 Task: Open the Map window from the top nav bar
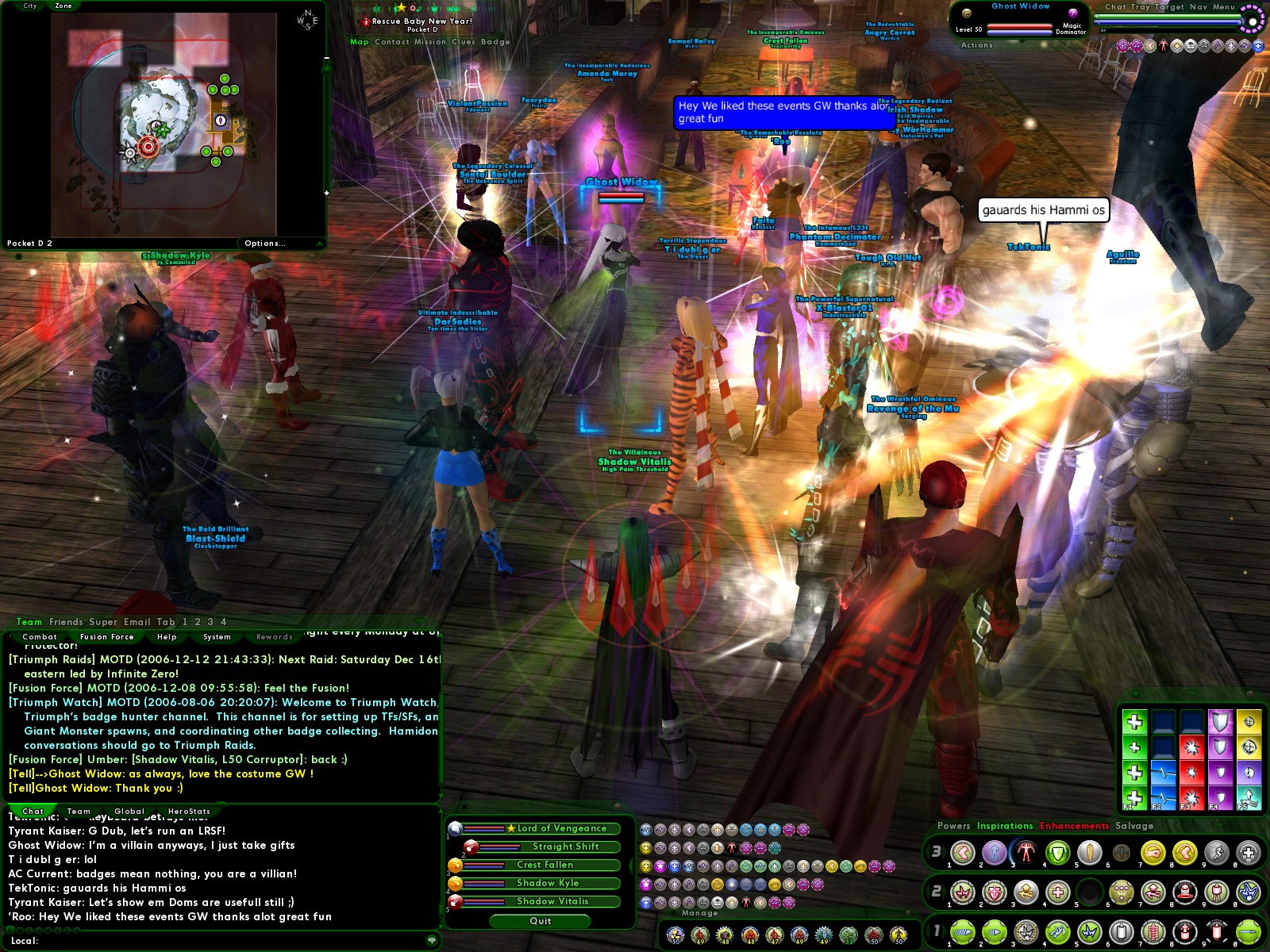click(x=359, y=41)
